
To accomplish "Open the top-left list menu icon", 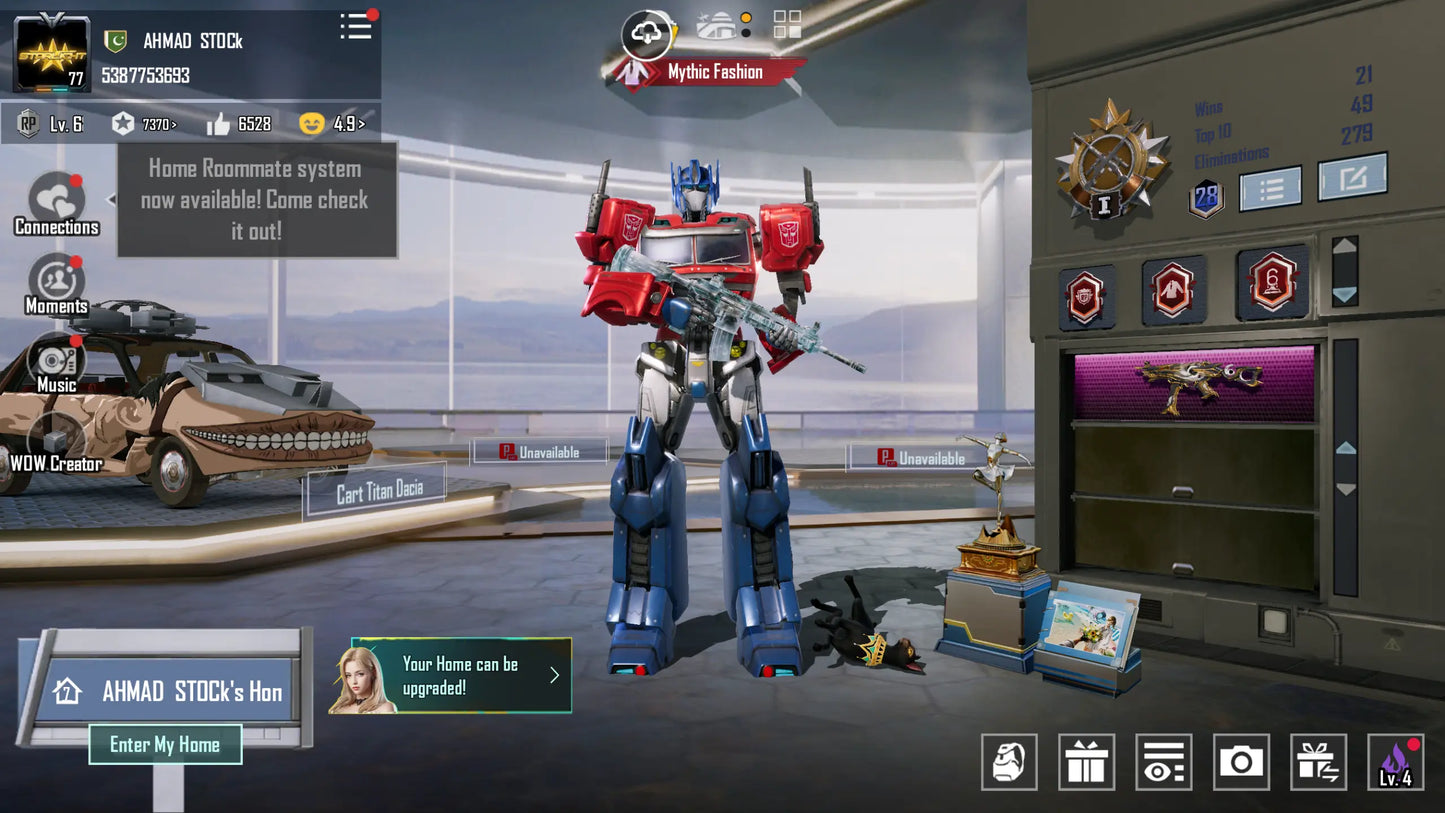I will 356,27.
